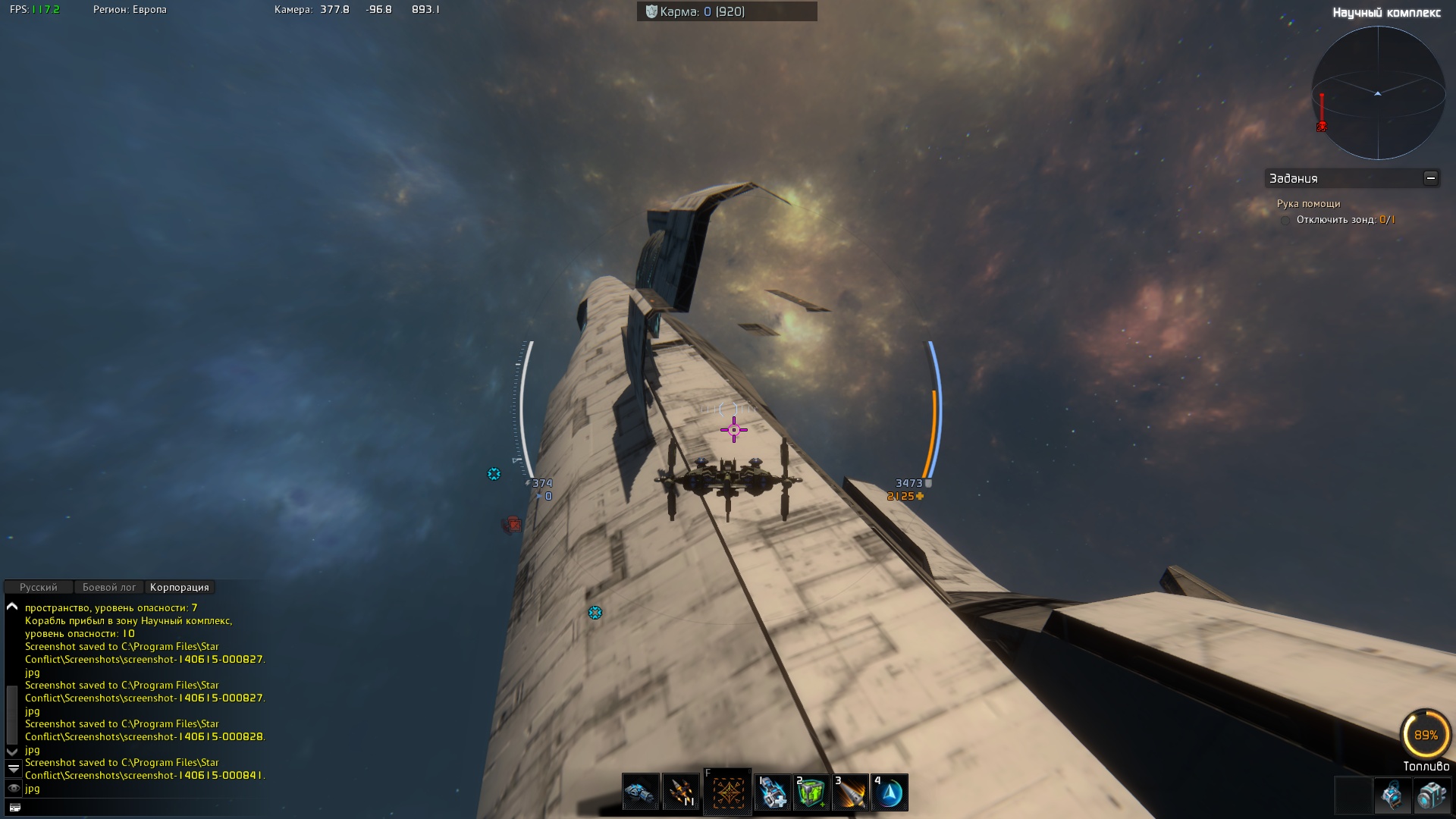This screenshot has height=819, width=1456.
Task: Click the chat scroll-down arrow
Action: pyautogui.click(x=12, y=751)
